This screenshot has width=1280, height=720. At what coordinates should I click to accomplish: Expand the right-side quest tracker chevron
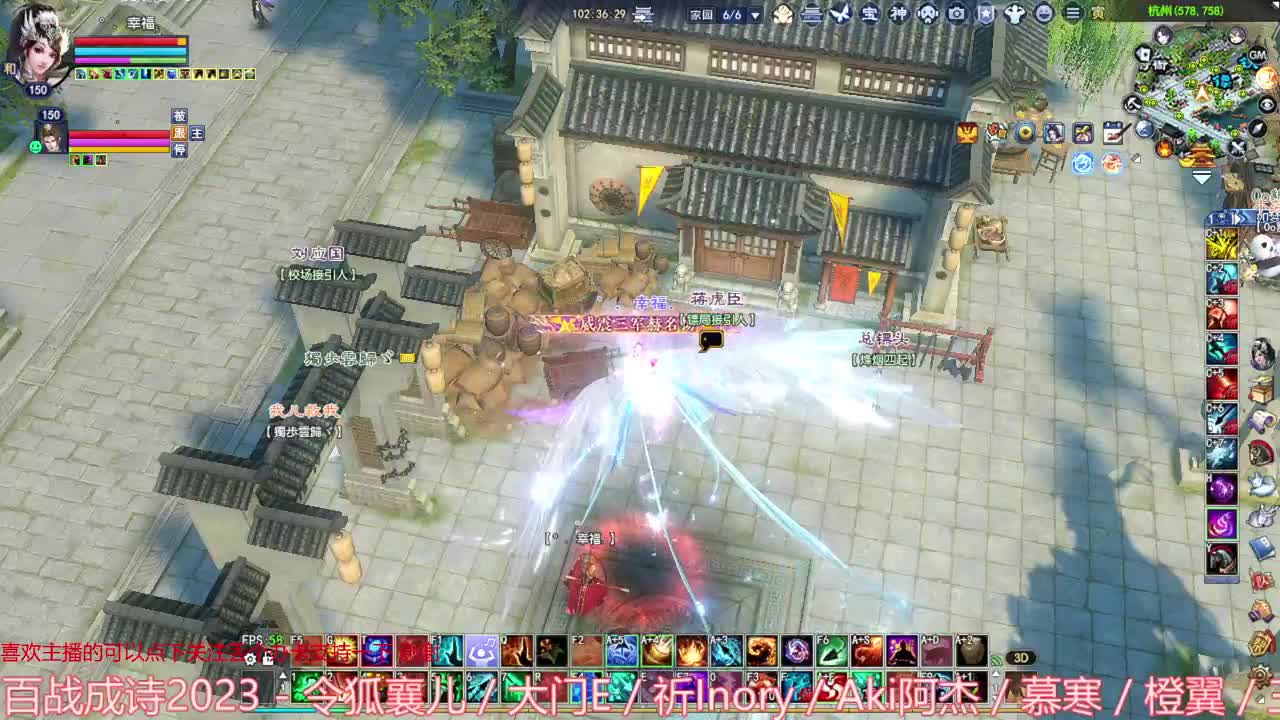click(x=1237, y=217)
